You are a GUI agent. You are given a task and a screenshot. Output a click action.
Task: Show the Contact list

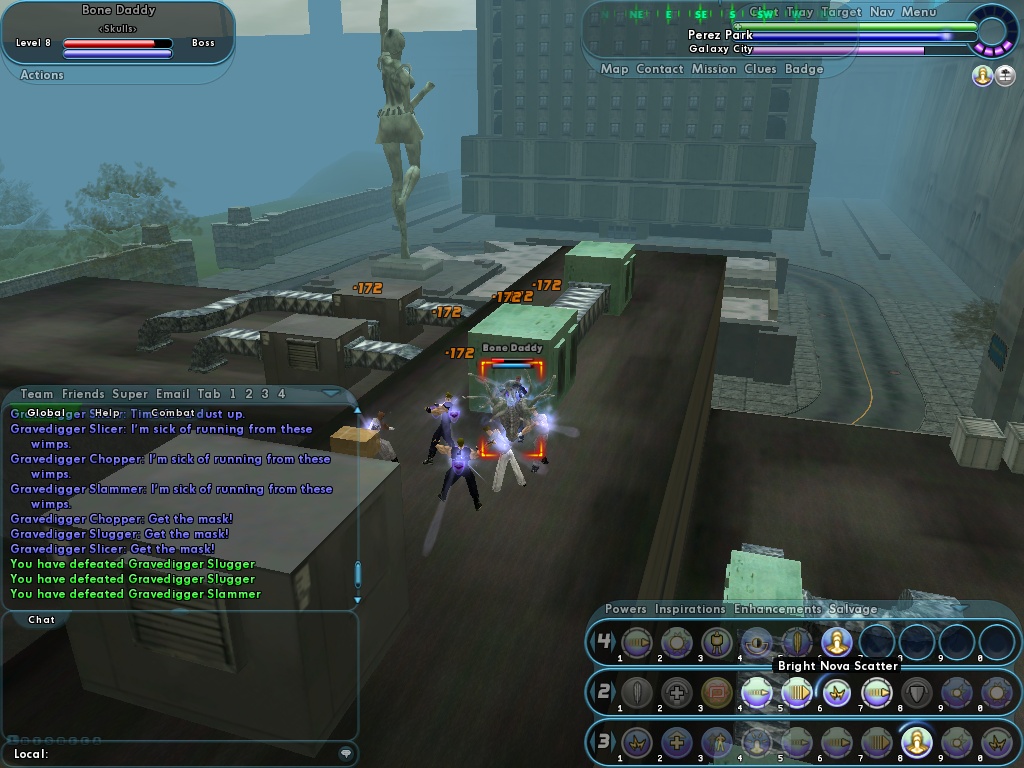(660, 69)
